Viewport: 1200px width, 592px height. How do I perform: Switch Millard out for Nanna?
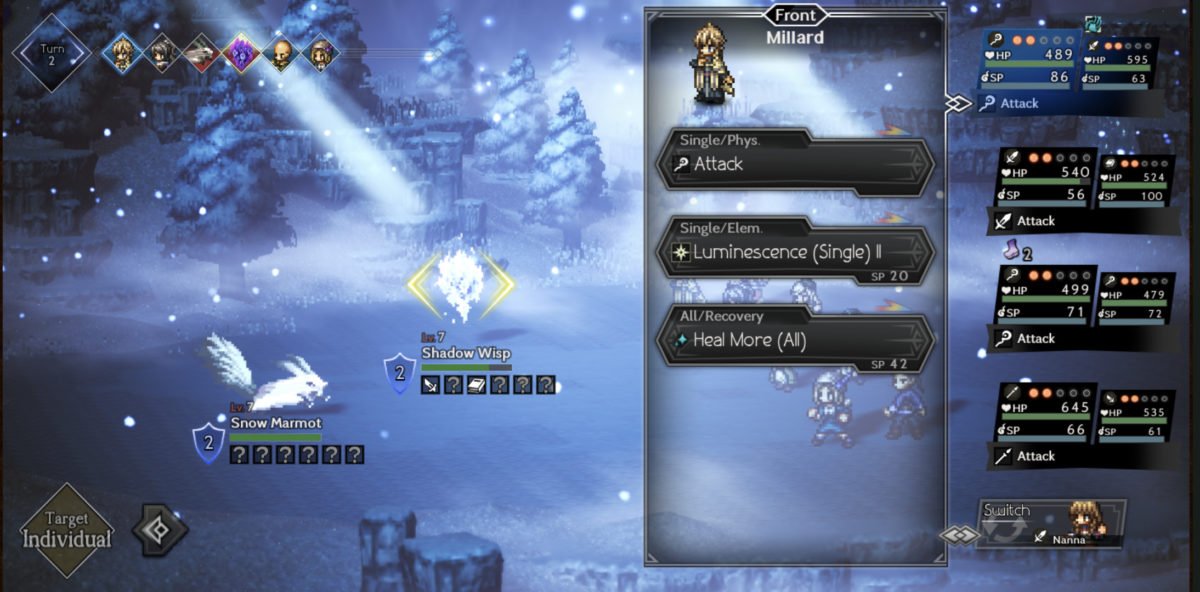point(1050,523)
